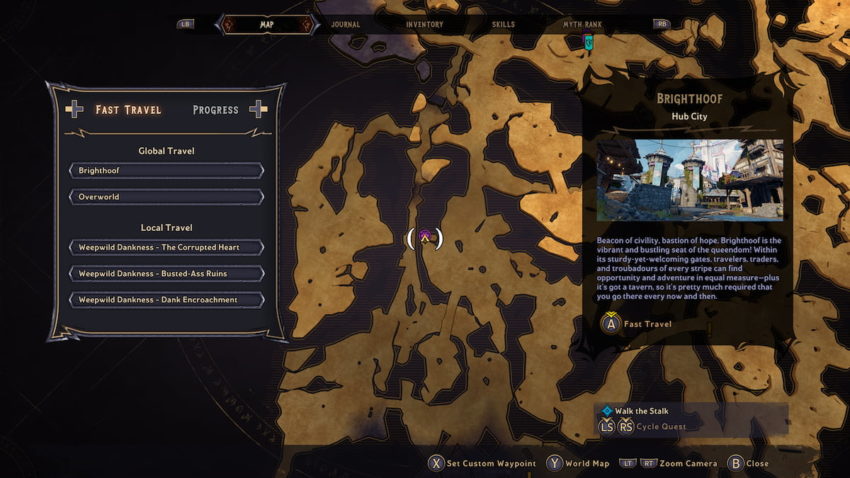
Task: Select Weepwild Dankness - Dank Encroachment
Action: click(x=165, y=300)
